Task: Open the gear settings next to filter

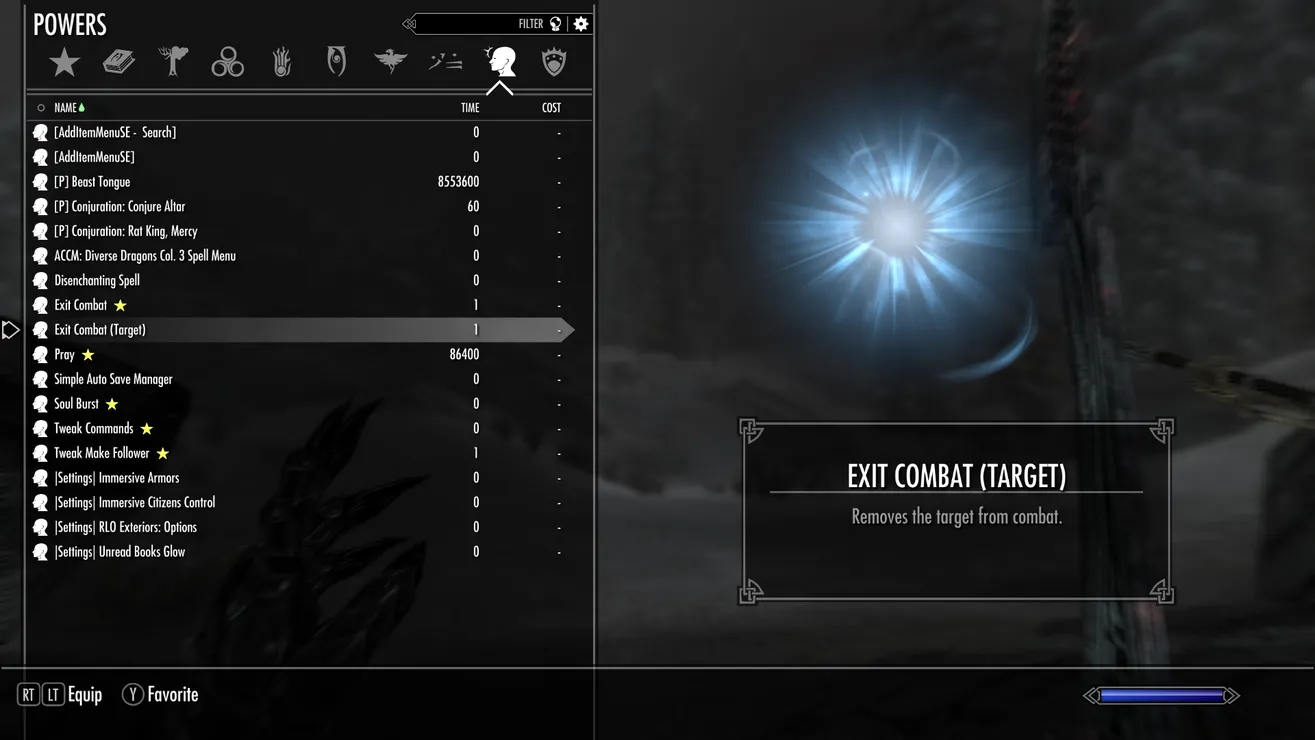Action: (581, 24)
